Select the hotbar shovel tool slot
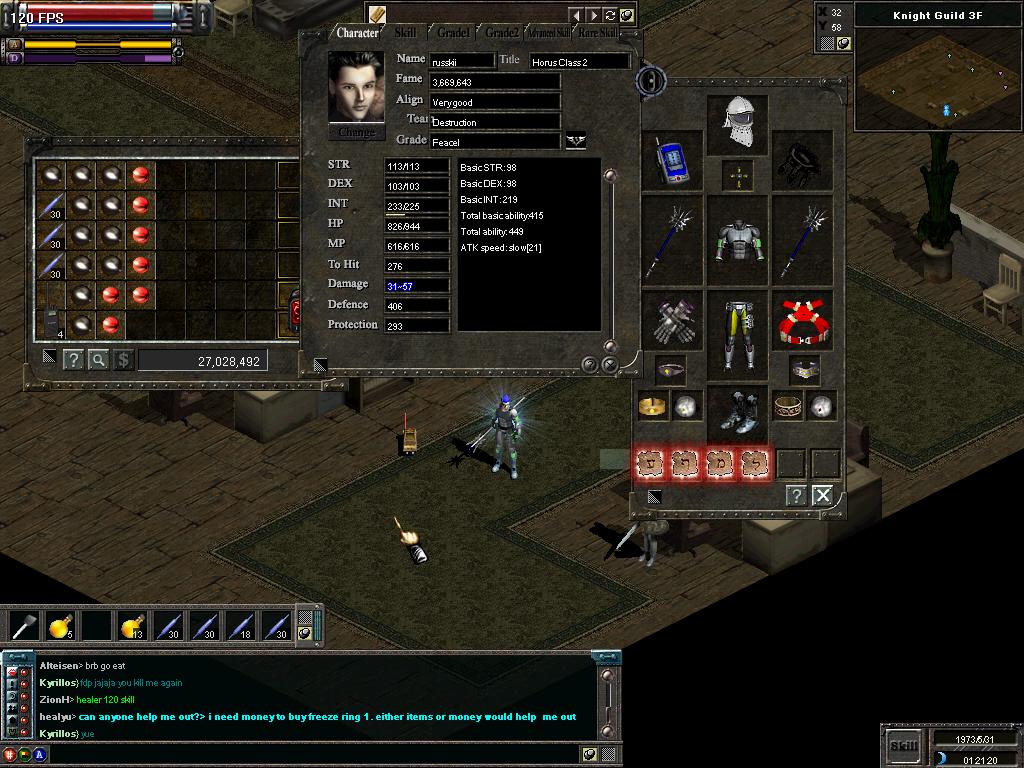The width and height of the screenshot is (1024, 768). click(x=24, y=627)
